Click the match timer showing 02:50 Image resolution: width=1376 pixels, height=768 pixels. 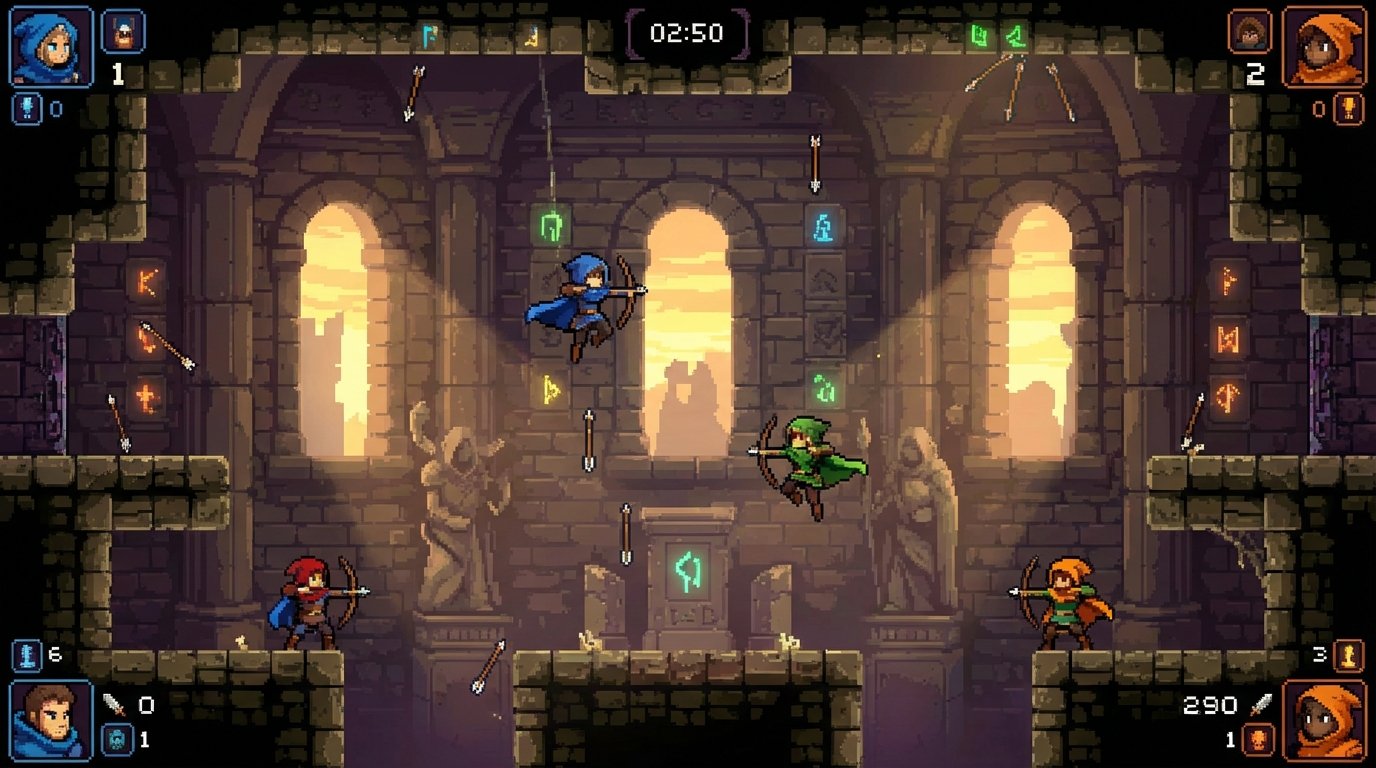pyautogui.click(x=688, y=31)
